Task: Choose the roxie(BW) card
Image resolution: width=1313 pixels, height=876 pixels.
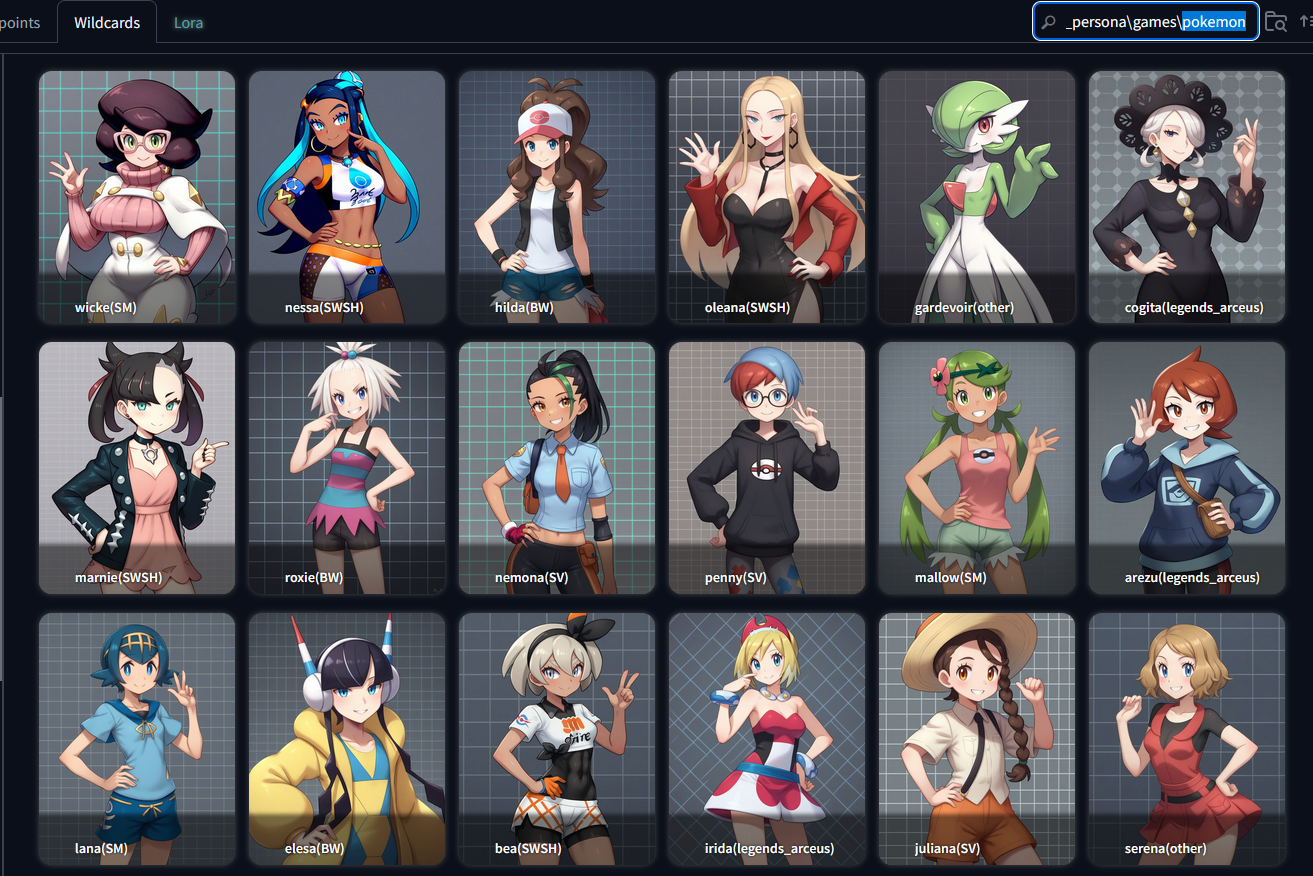Action: (x=347, y=467)
